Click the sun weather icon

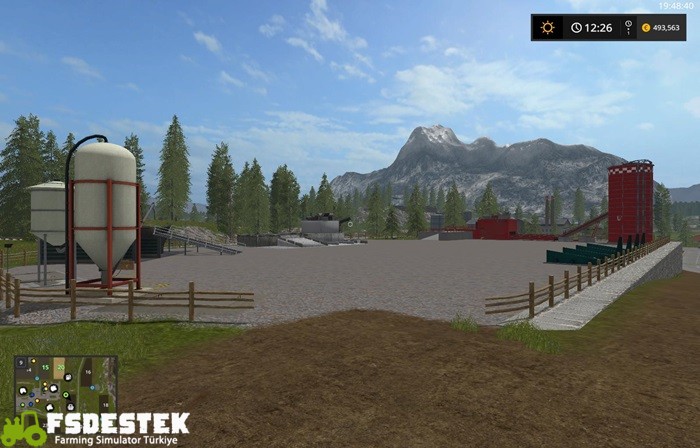[x=547, y=27]
